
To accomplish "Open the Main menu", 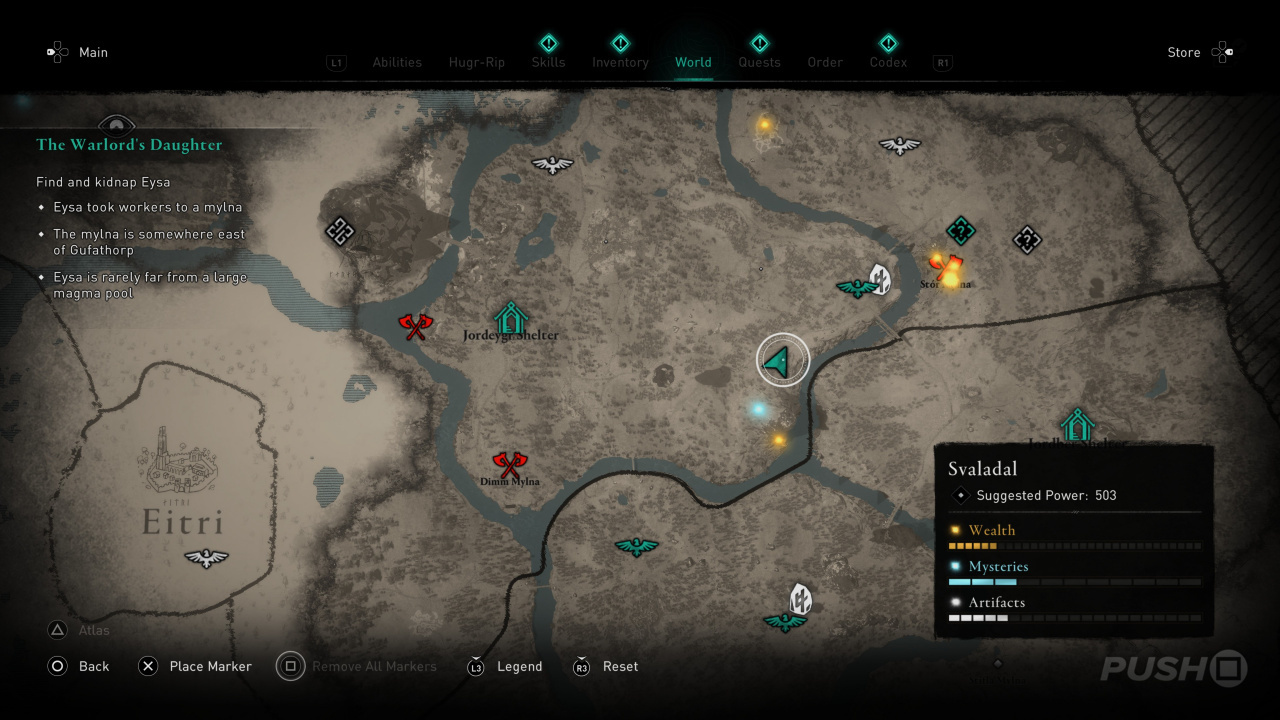I will (x=93, y=52).
